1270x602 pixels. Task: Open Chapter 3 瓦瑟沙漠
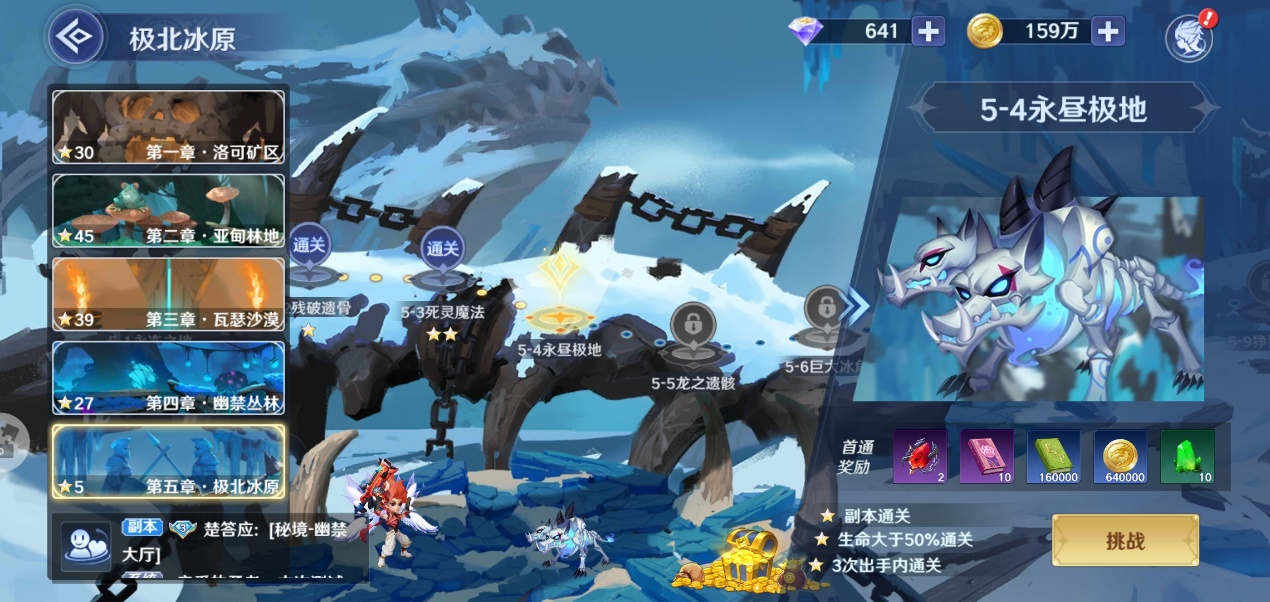(168, 294)
